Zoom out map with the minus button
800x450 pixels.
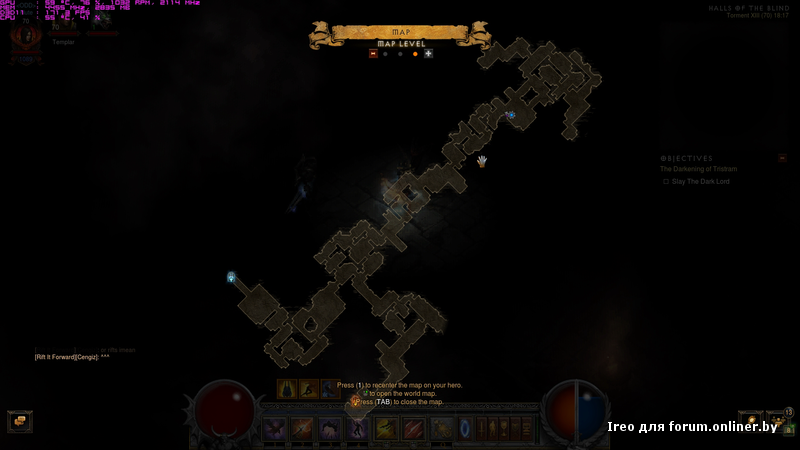coord(373,53)
